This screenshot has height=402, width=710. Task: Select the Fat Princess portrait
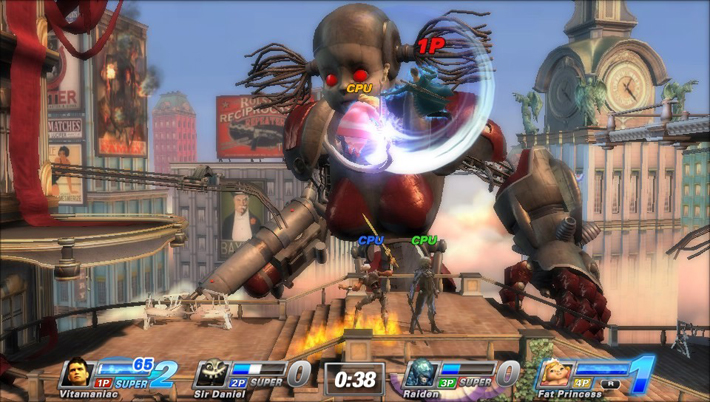point(555,372)
